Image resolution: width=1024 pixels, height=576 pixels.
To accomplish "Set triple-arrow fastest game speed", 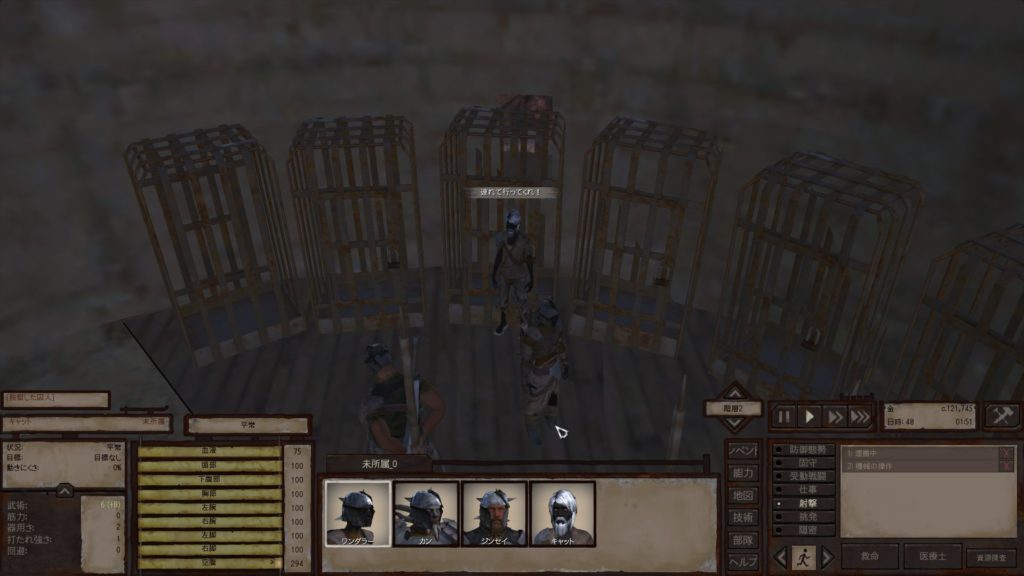I will [x=860, y=416].
